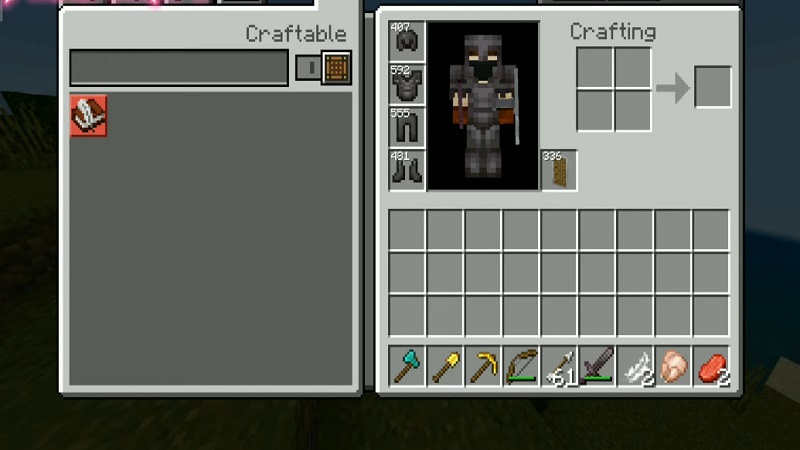Pick the golden shovel from the hotbar
Viewport: 800px width, 450px height.
point(446,367)
